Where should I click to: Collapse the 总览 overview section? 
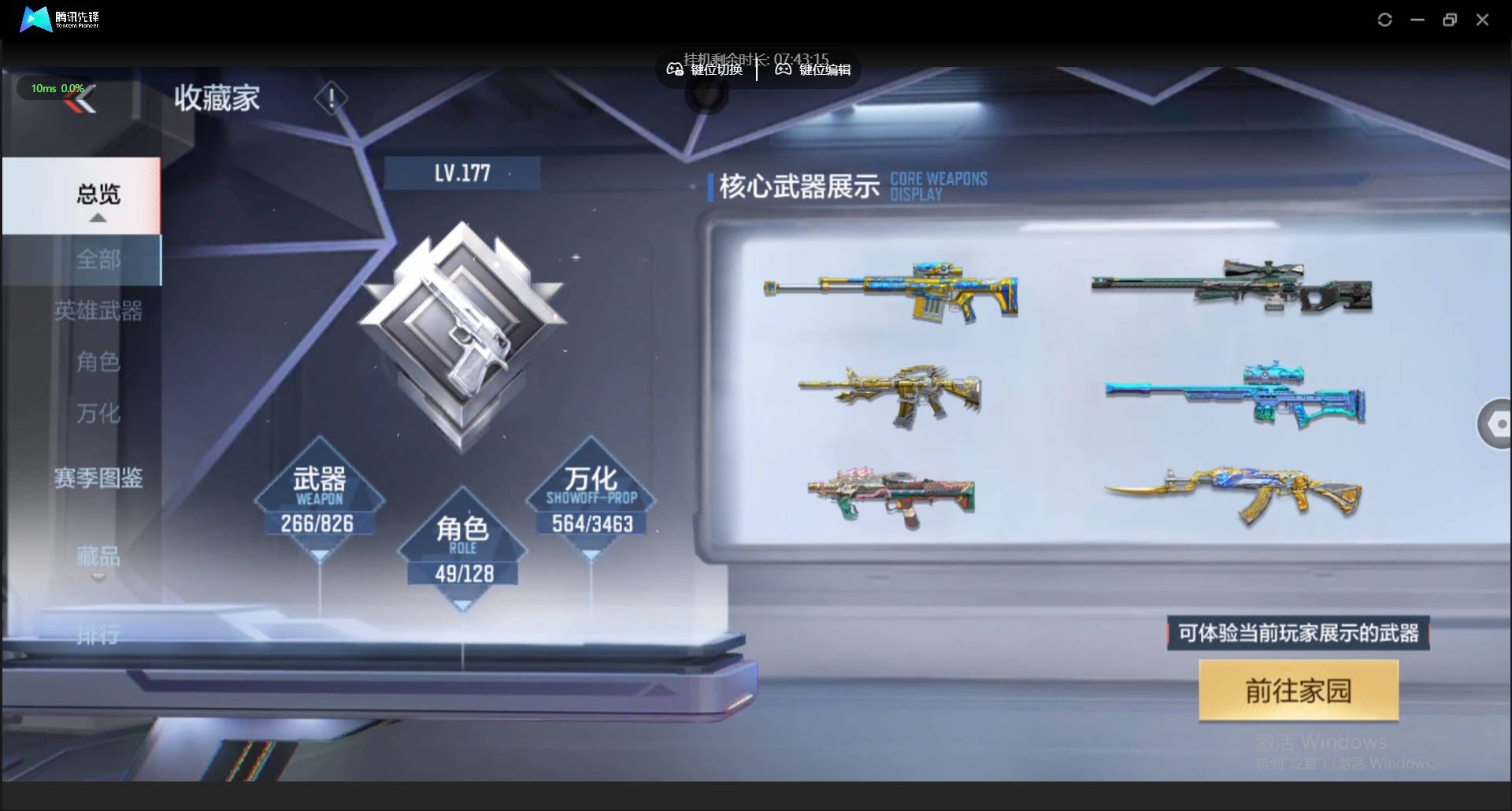tap(98, 196)
